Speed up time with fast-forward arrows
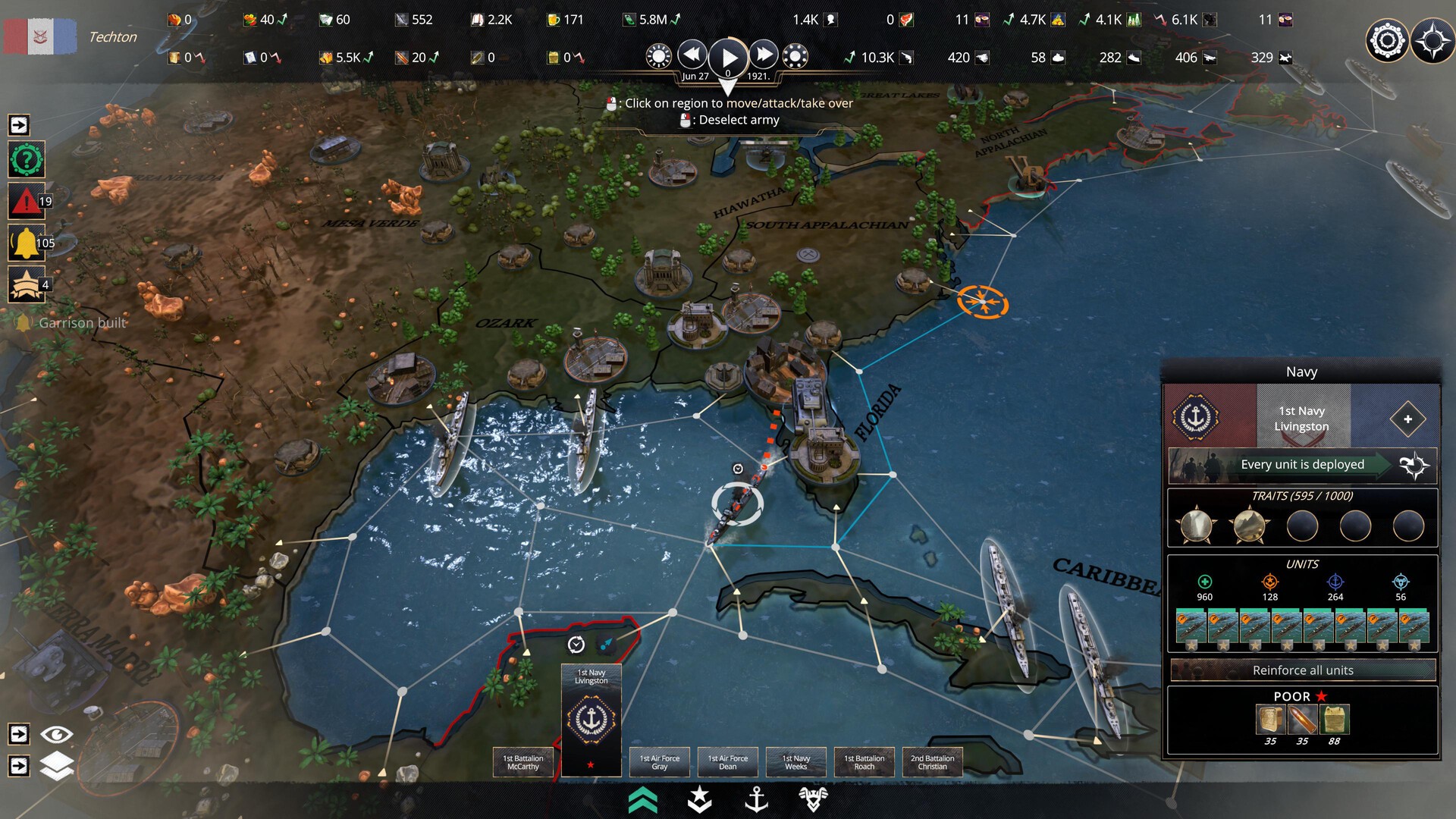Image resolution: width=1456 pixels, height=819 pixels. pos(764,55)
